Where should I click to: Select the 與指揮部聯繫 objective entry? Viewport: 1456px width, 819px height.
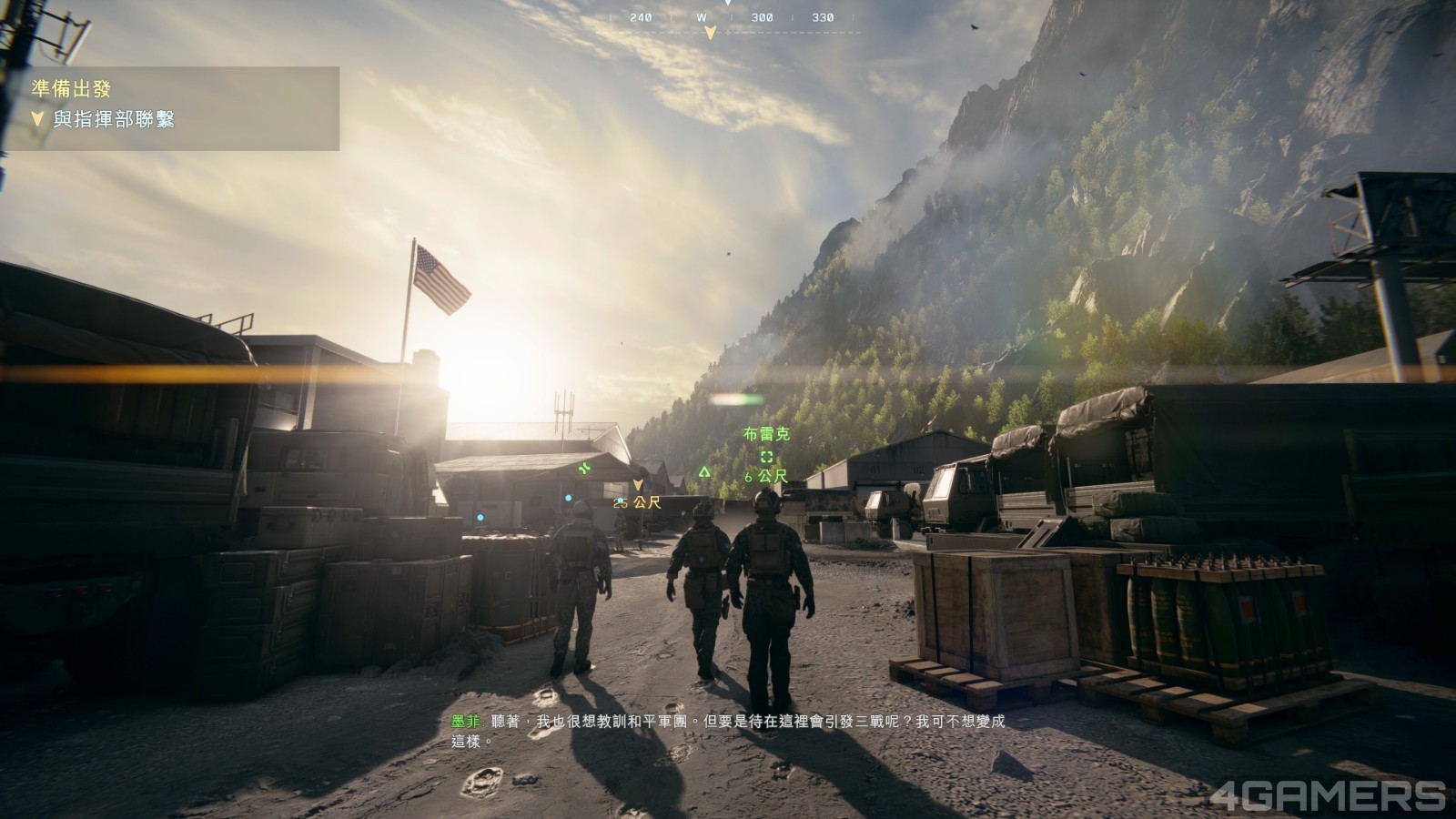tap(113, 119)
